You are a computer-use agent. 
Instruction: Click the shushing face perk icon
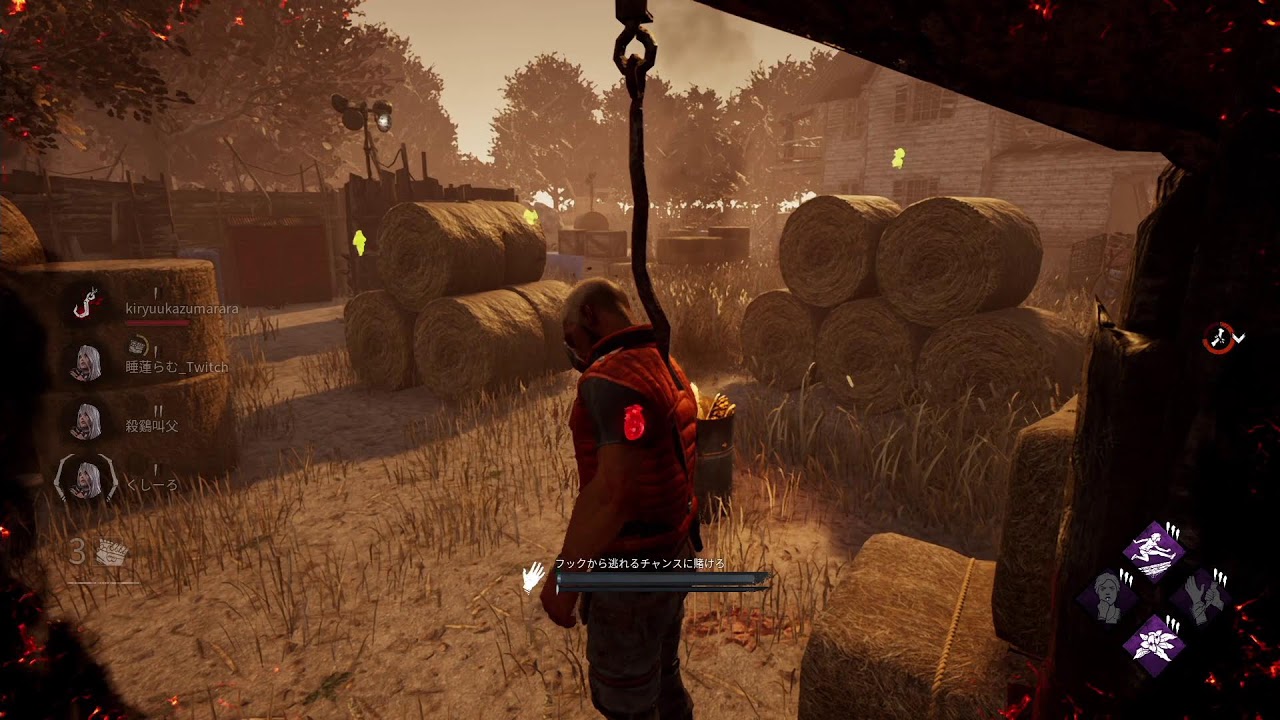tap(1108, 597)
